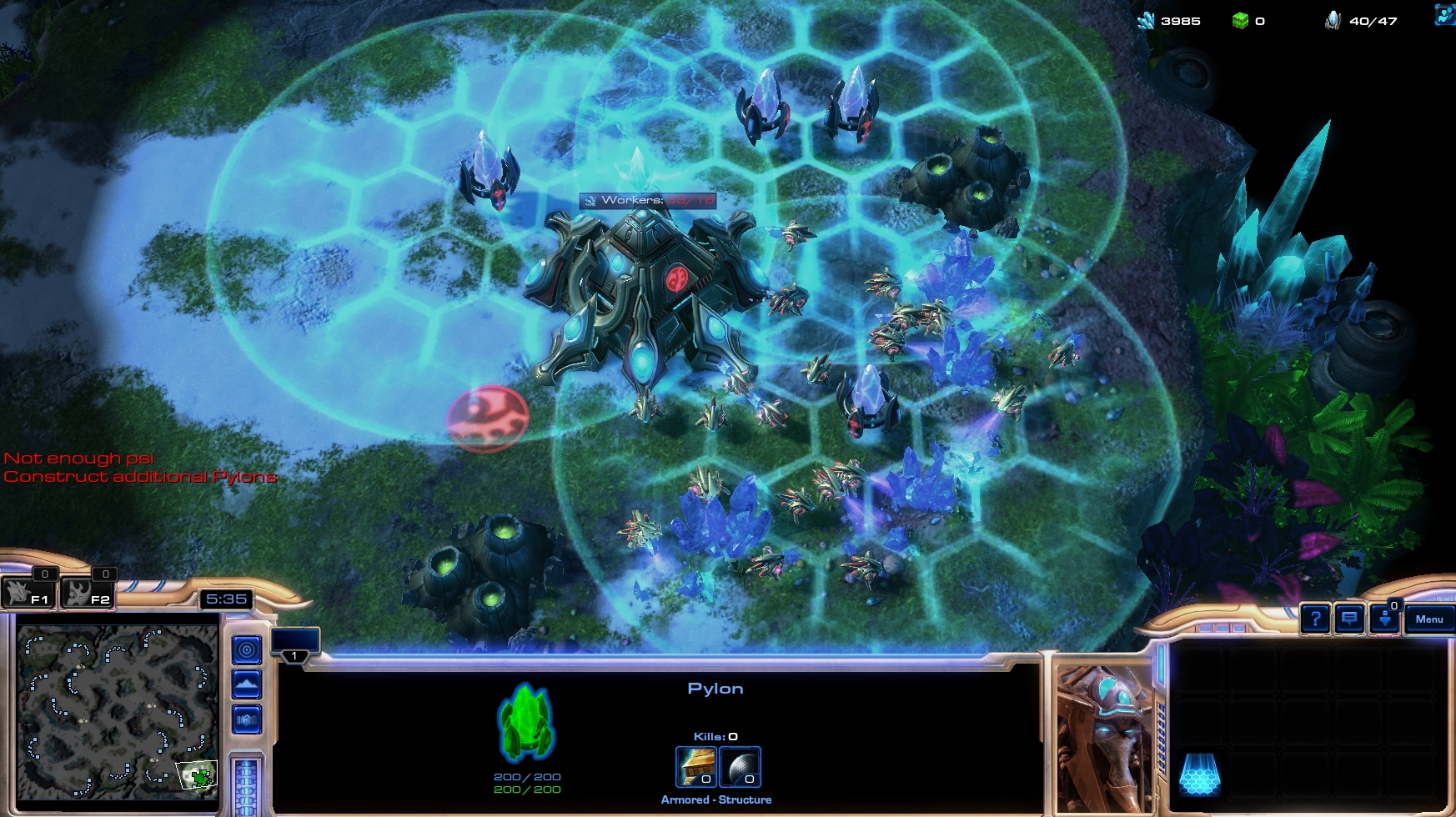This screenshot has height=817, width=1456.
Task: Use the hexagon power field command
Action: 1199,774
